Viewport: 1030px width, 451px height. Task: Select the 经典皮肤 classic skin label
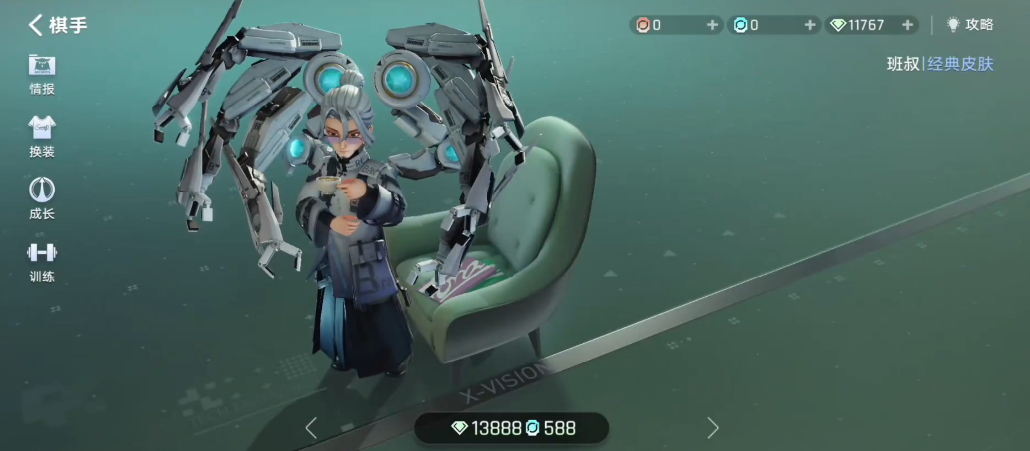point(960,64)
